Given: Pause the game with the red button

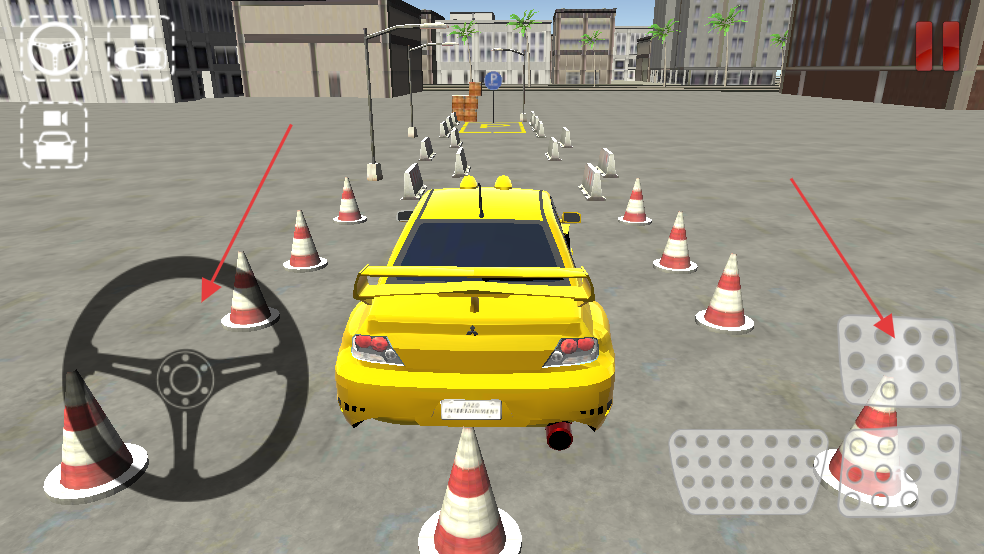Looking at the screenshot, I should (x=937, y=46).
